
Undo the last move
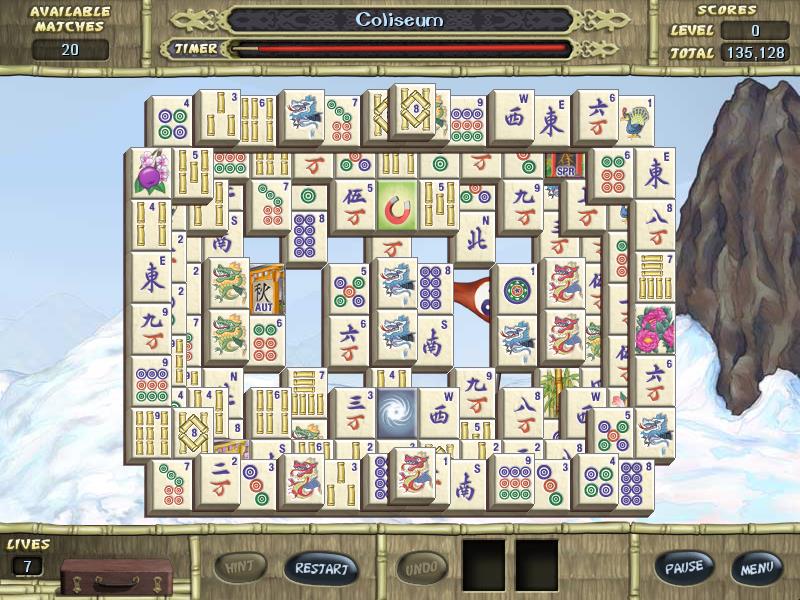click(x=422, y=568)
